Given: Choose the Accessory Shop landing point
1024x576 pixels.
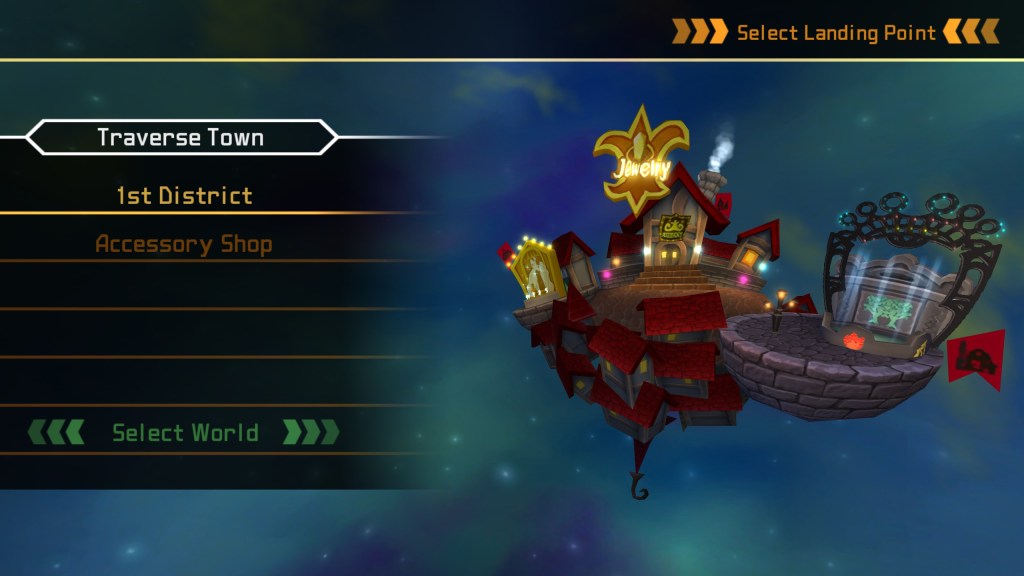Looking at the screenshot, I should (x=184, y=244).
